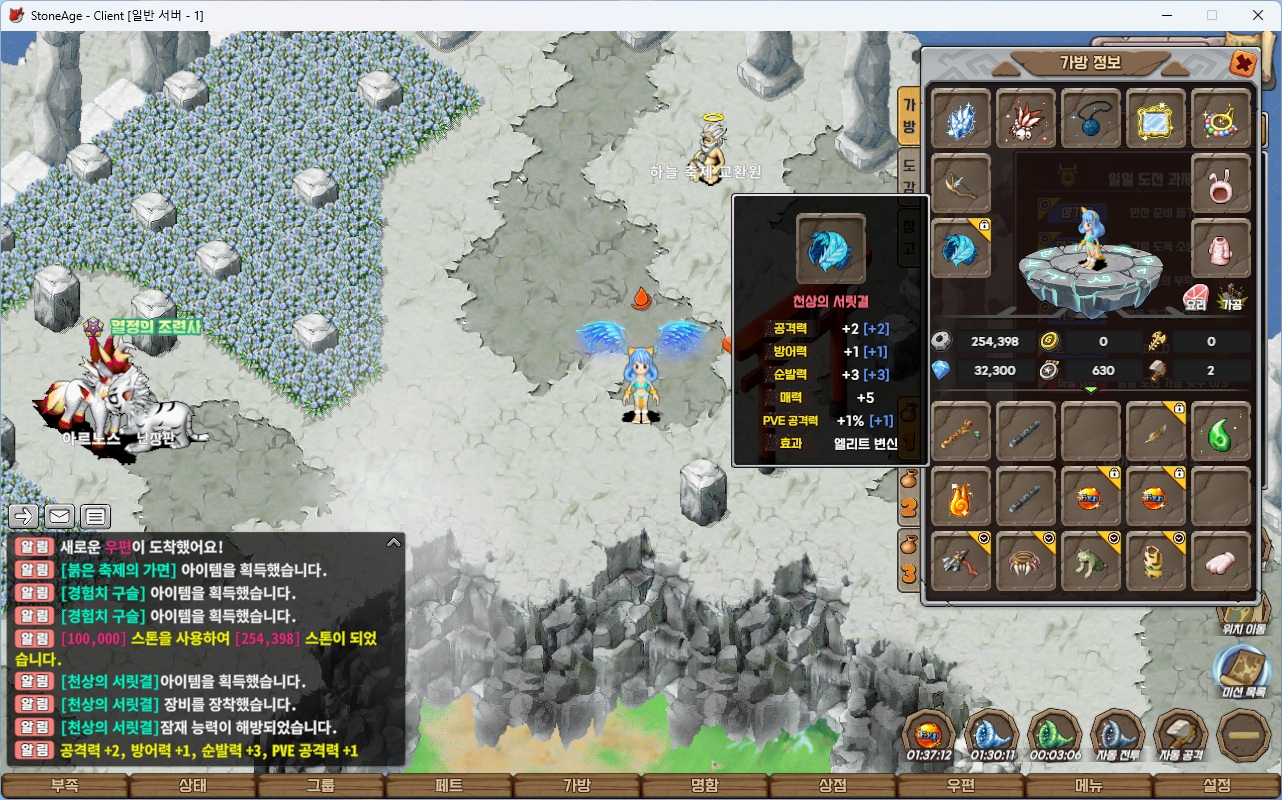Click the envelope icon above chat
Viewport: 1282px width, 800px height.
point(59,516)
